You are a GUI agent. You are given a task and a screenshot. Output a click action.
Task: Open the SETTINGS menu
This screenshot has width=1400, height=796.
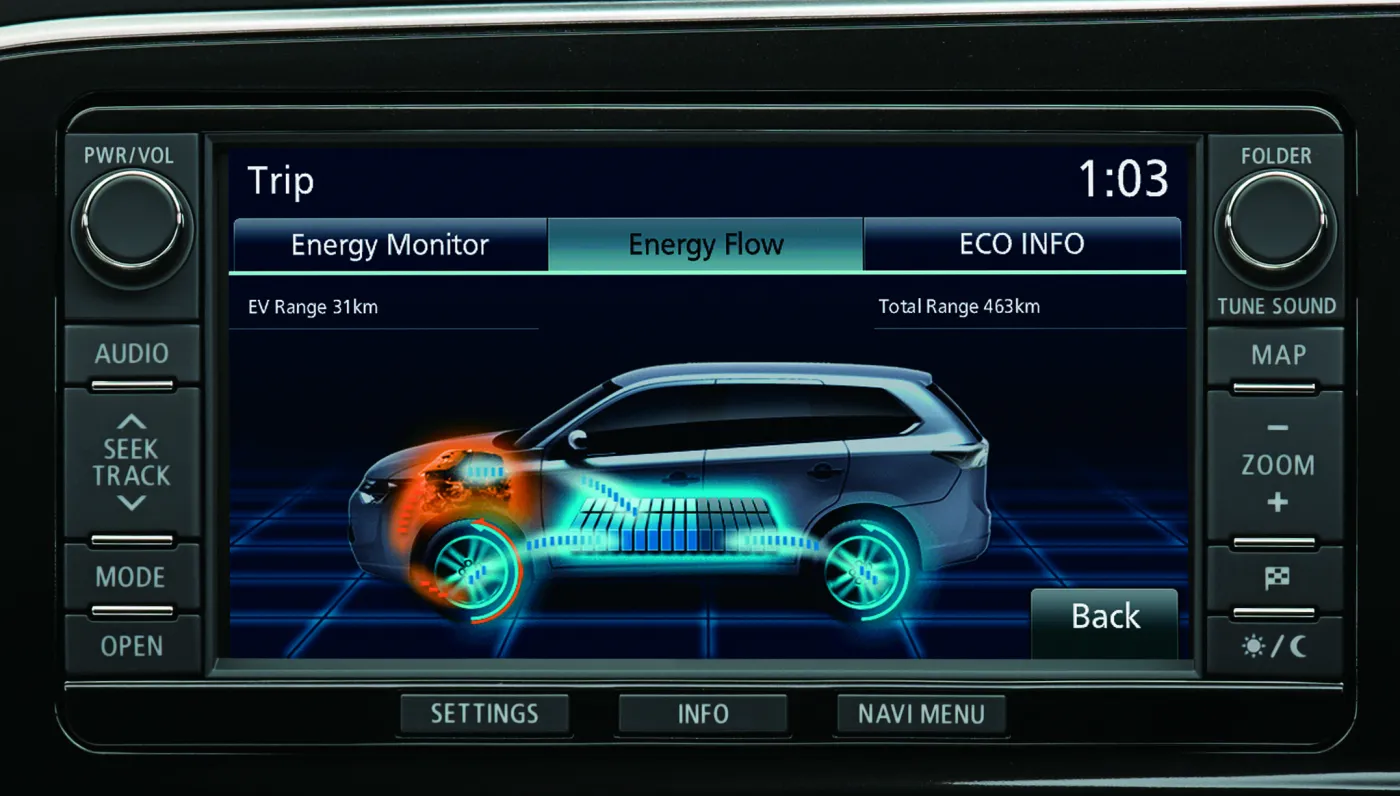click(x=485, y=713)
